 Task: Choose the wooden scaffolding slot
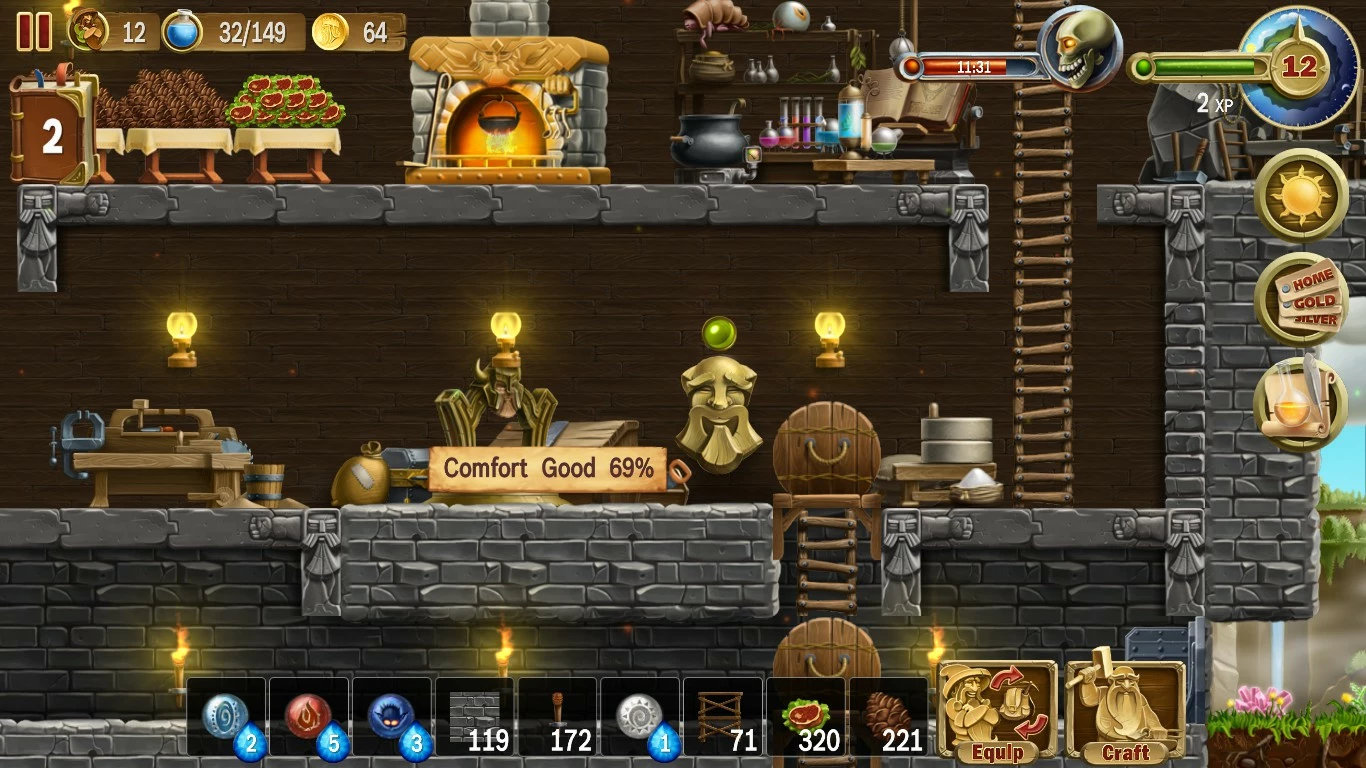(723, 718)
